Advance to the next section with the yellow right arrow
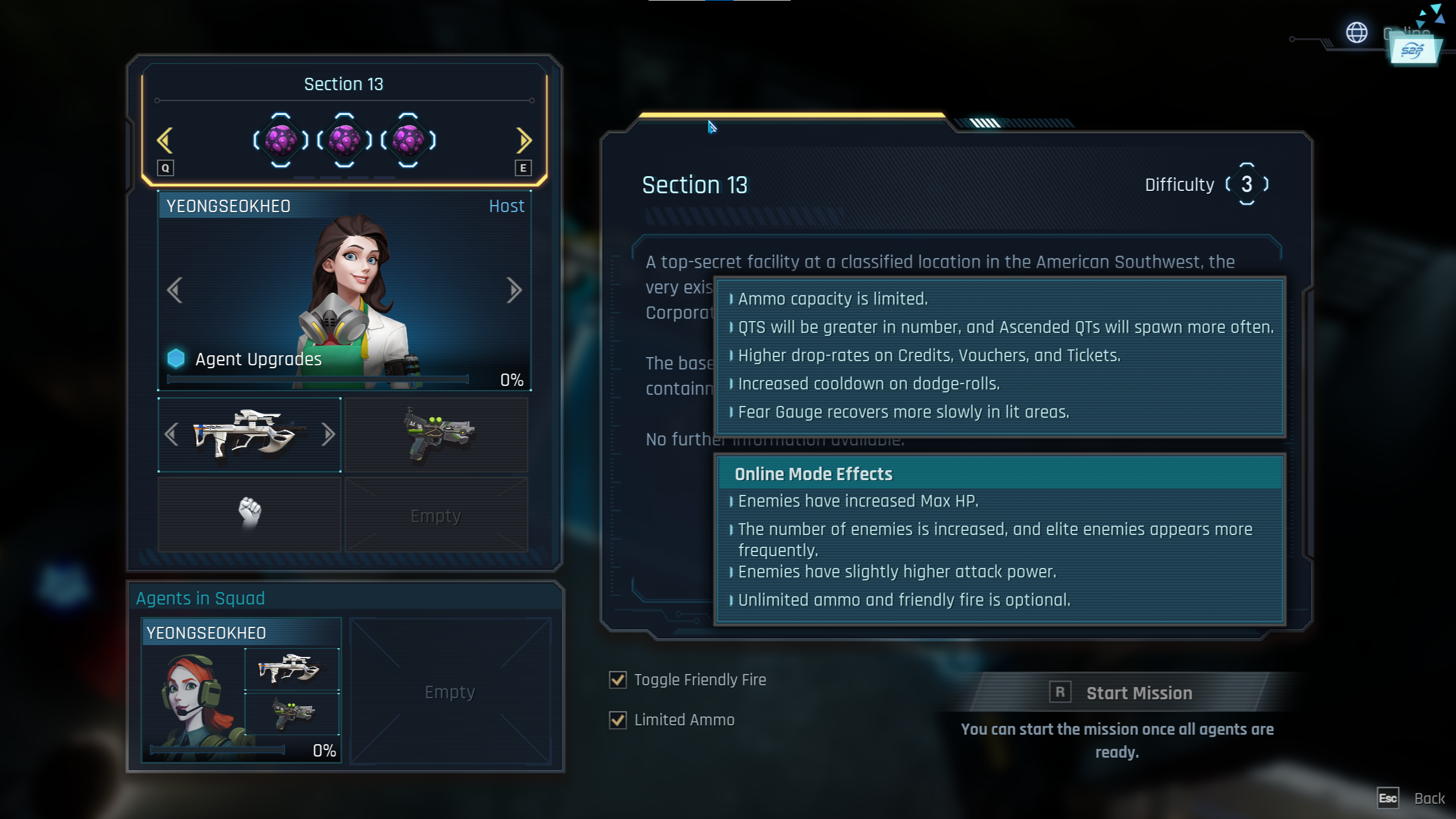 tap(523, 140)
